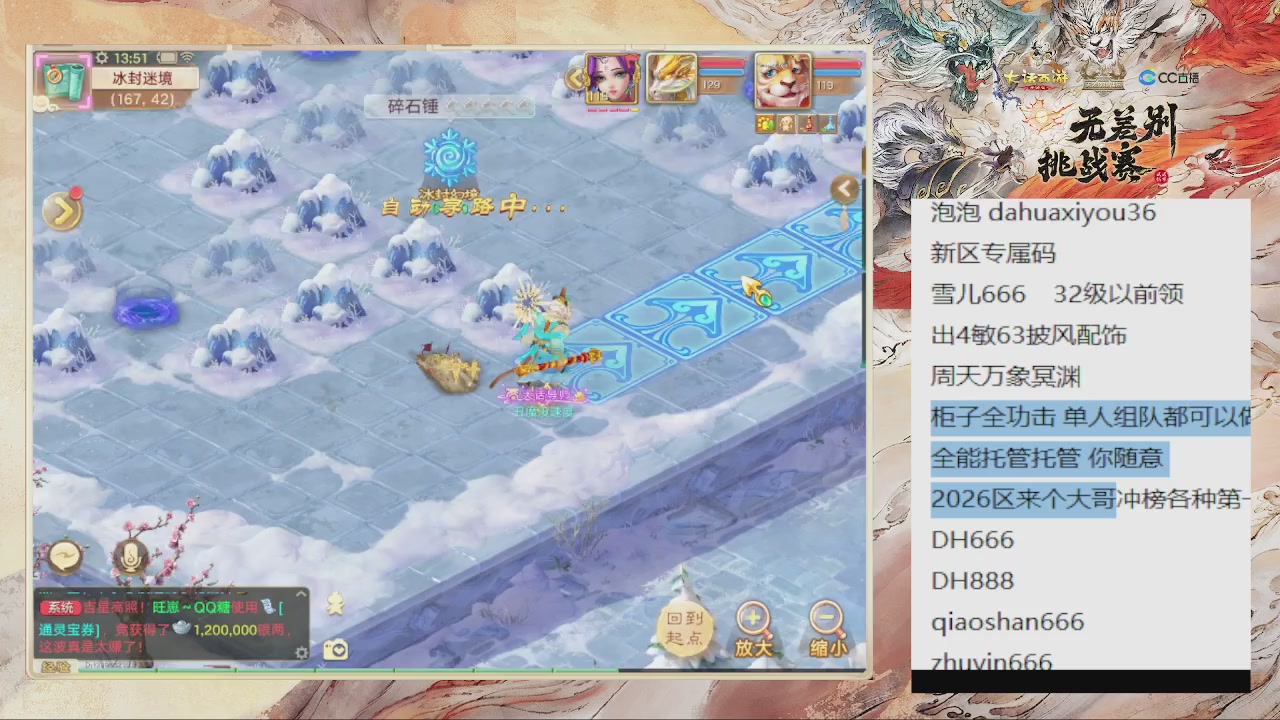Open the settings gear in the chat panel
This screenshot has width=1280, height=720.
coord(301,651)
